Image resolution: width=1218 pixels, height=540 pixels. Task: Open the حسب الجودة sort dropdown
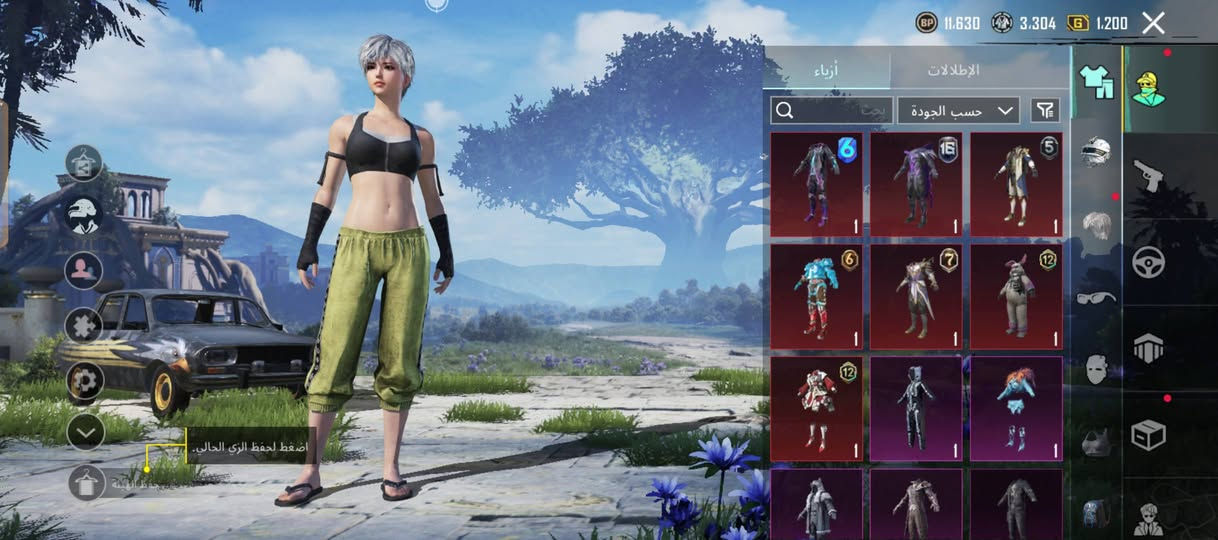958,110
